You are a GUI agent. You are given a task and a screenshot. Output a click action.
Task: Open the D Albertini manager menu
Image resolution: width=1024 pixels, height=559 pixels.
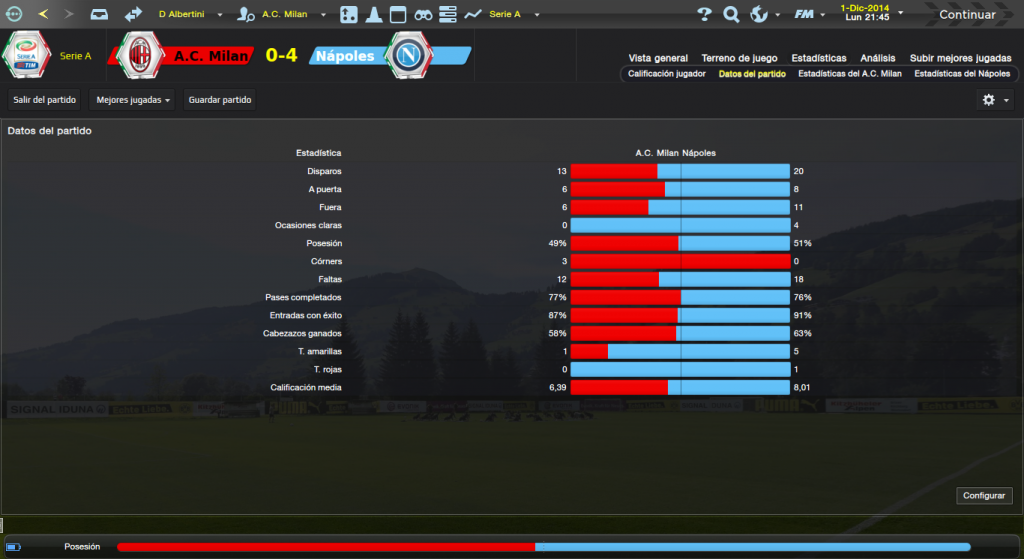tap(189, 15)
